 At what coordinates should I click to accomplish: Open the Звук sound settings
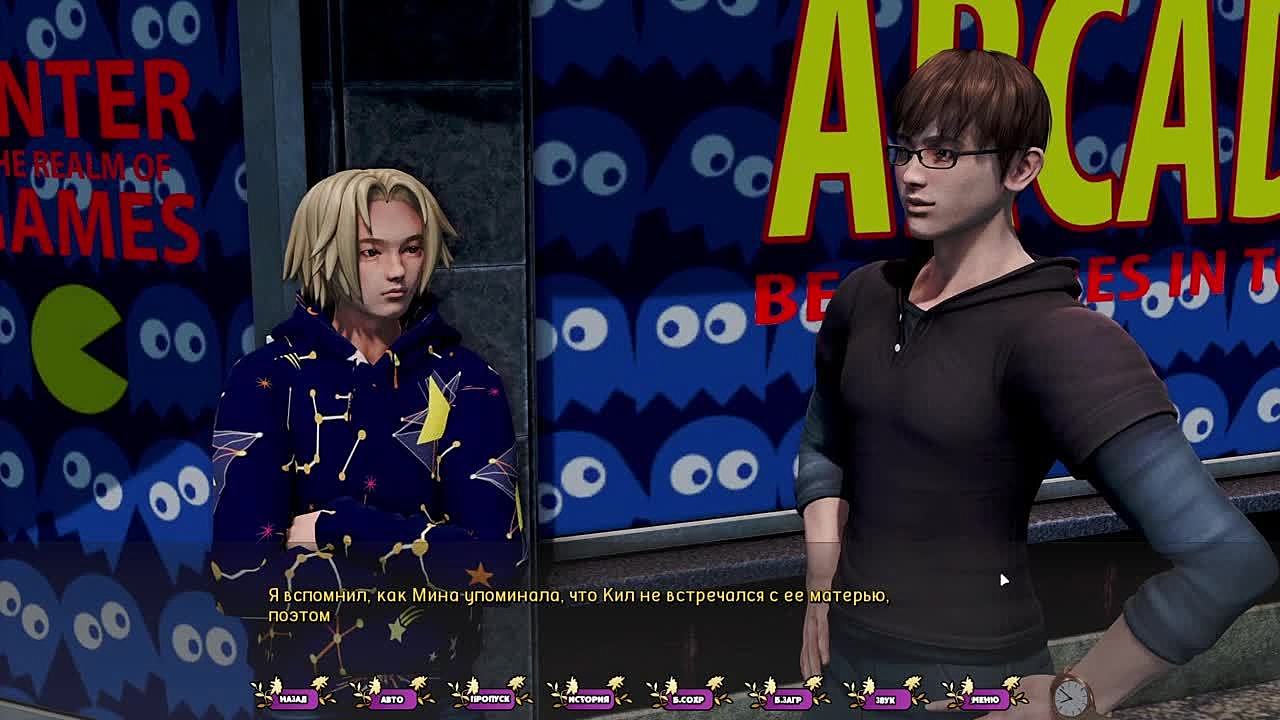[x=885, y=698]
